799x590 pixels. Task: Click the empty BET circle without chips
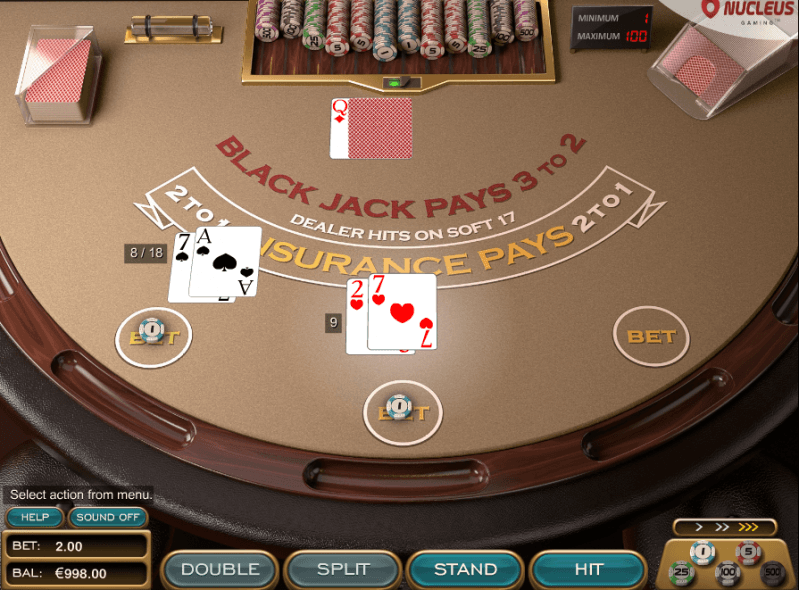point(651,337)
